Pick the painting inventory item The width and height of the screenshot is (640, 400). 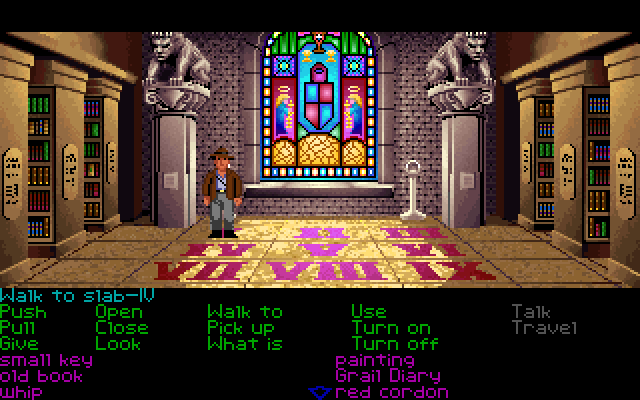pyautogui.click(x=375, y=360)
